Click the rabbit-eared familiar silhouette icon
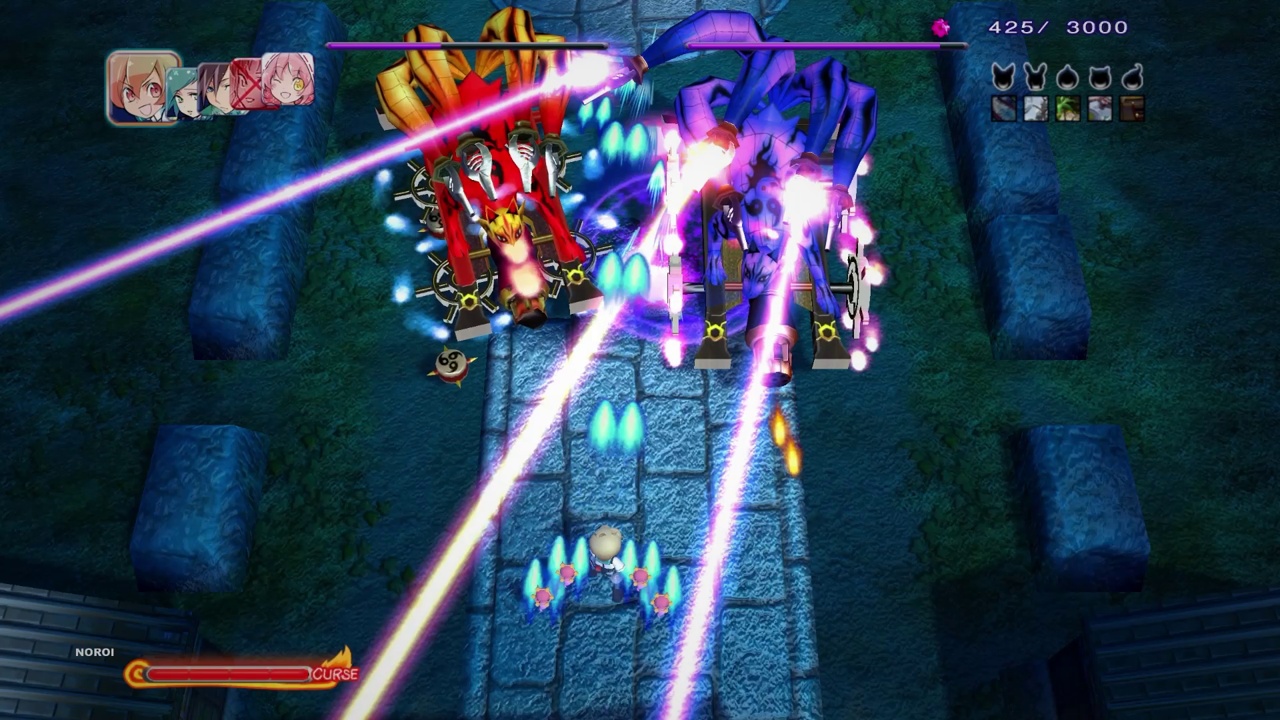Viewport: 1280px width, 720px height. [1034, 78]
